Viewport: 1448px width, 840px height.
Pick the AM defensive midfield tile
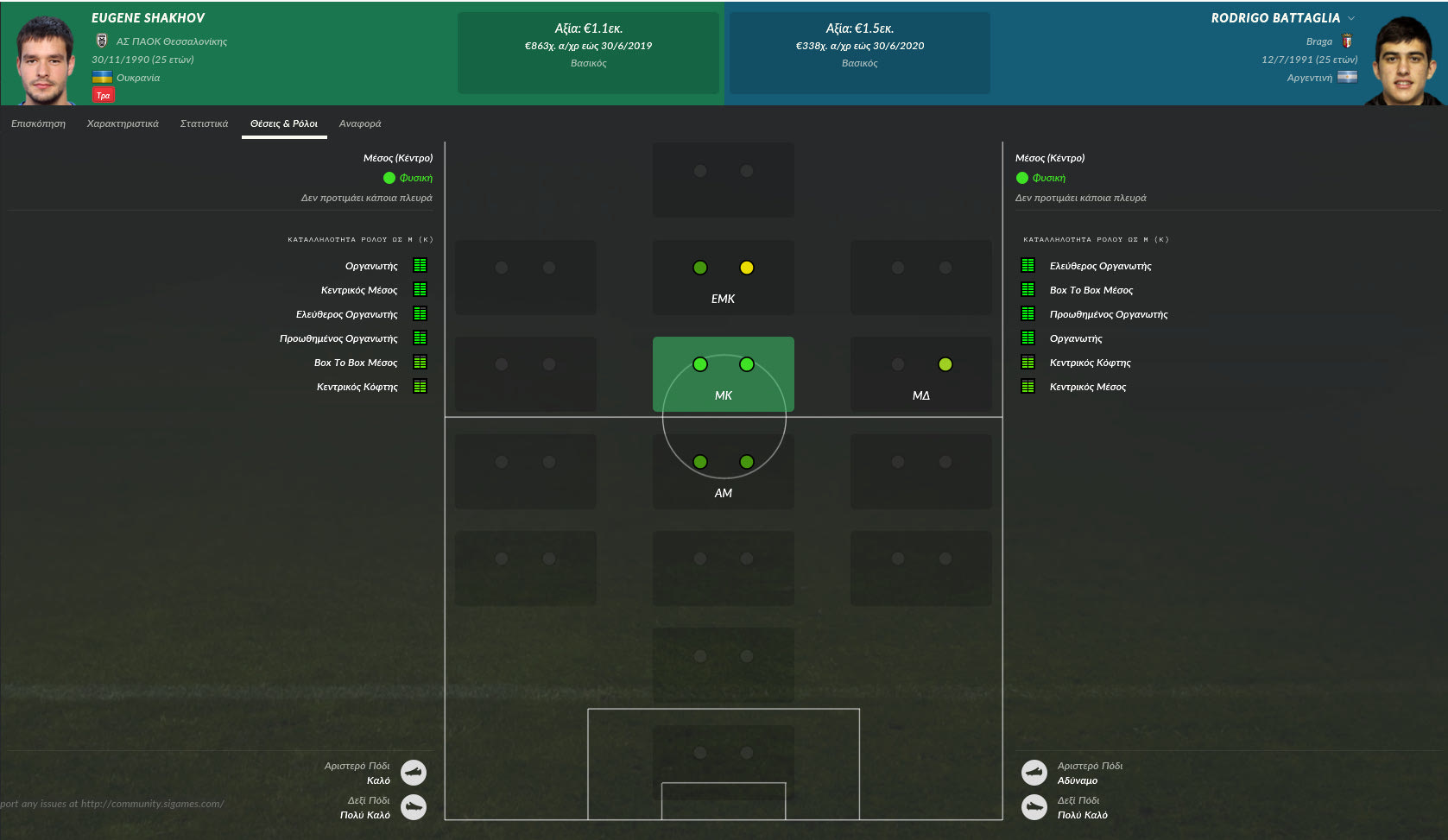723,471
